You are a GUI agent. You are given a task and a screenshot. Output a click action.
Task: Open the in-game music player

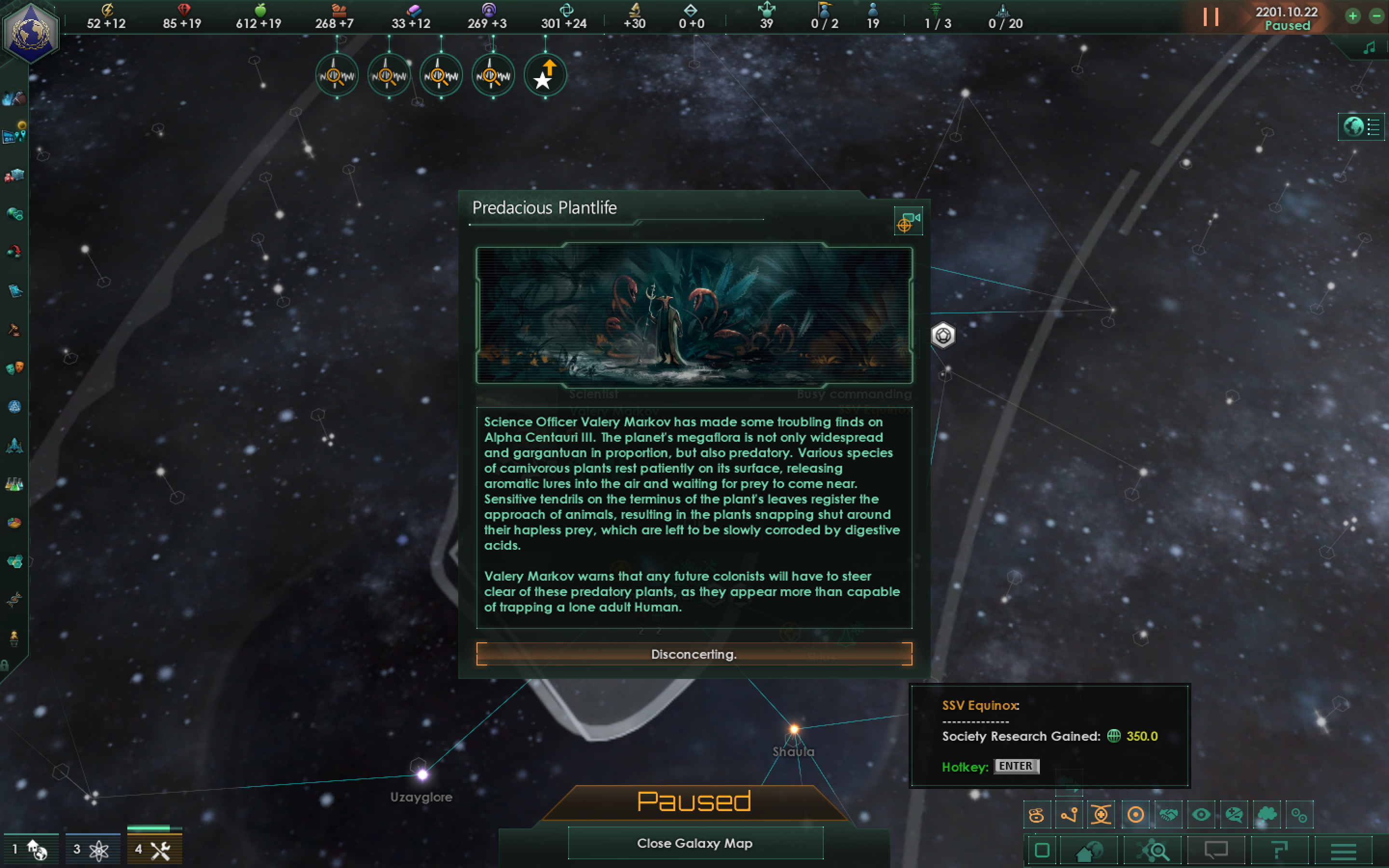pos(1370,47)
